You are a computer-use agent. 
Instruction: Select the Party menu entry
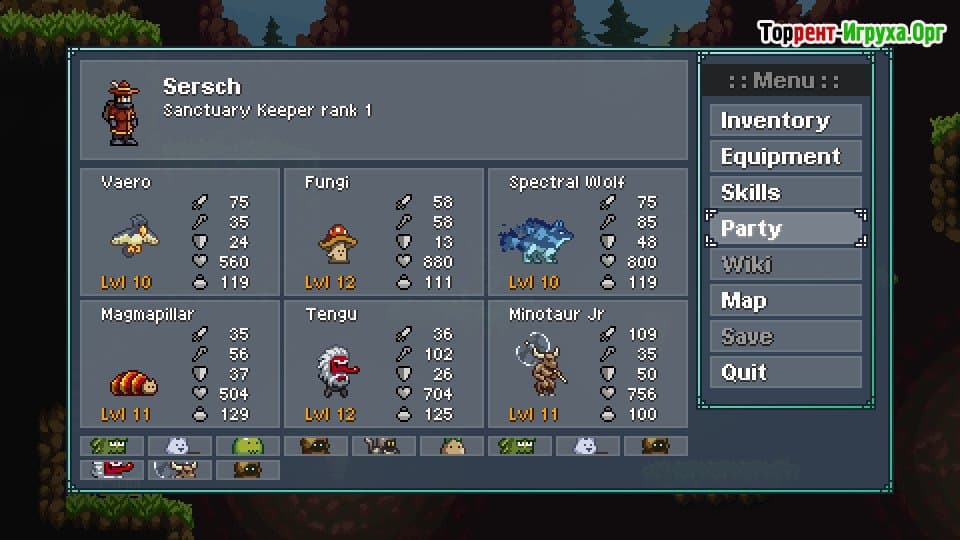point(785,229)
